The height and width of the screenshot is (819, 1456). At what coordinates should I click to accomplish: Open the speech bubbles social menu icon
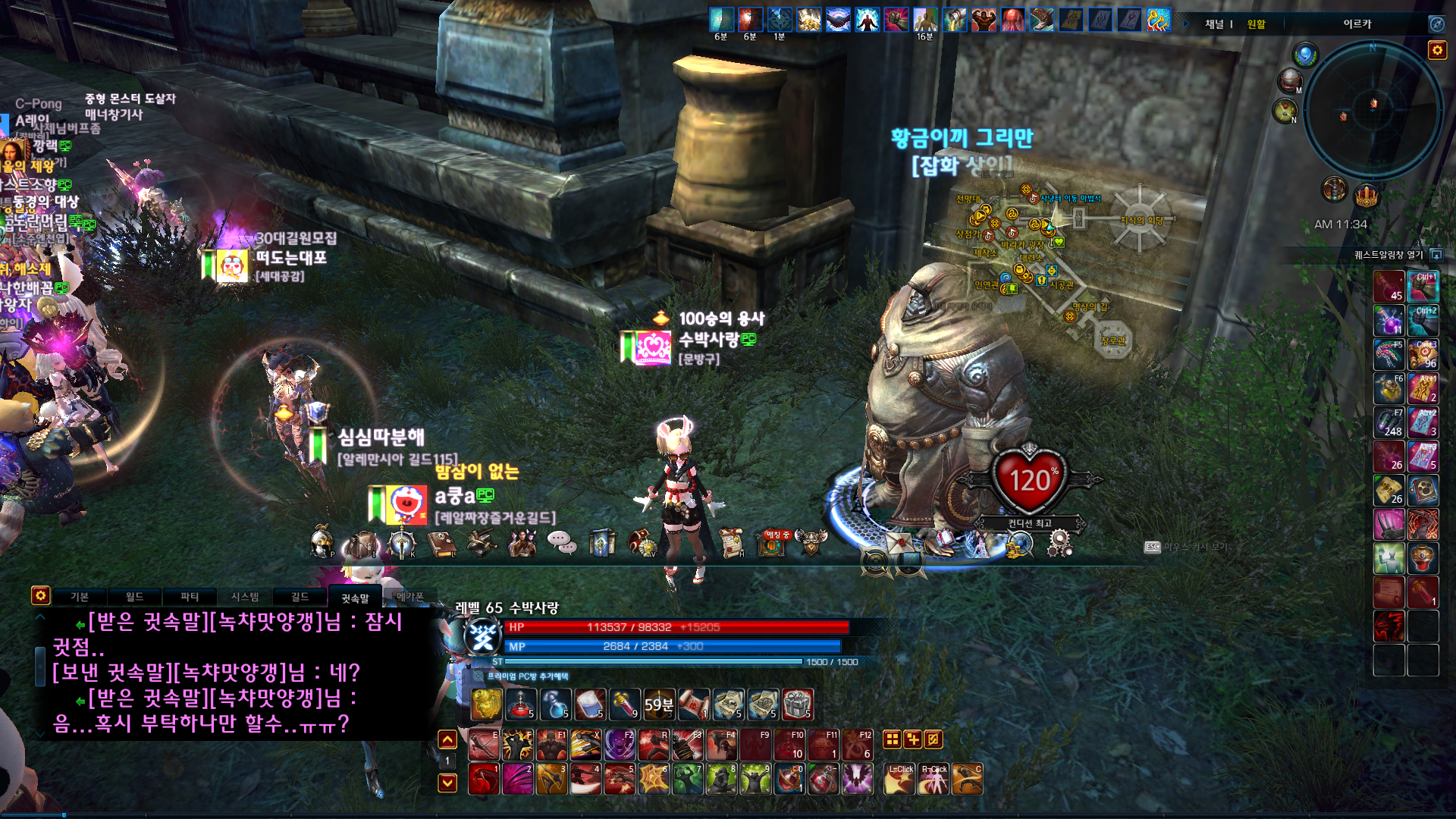click(x=562, y=542)
